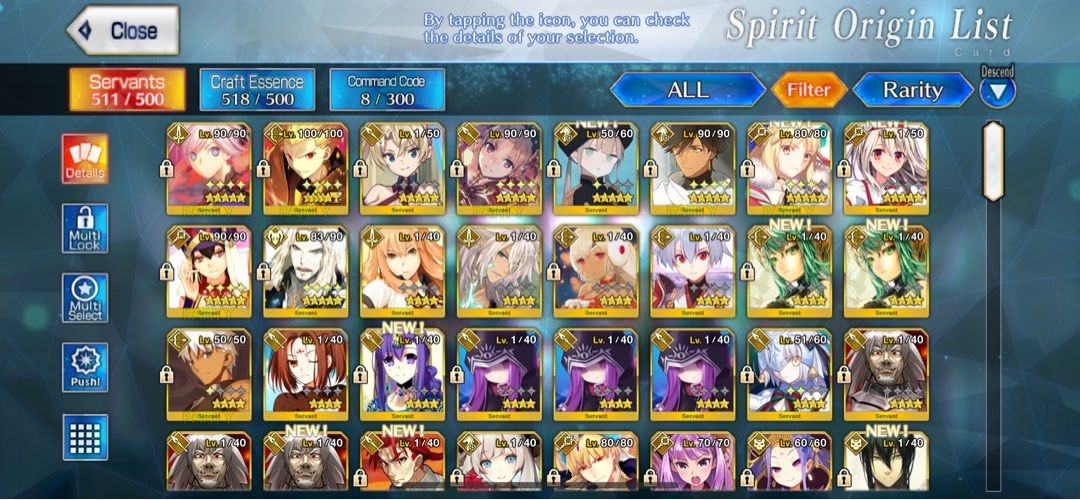1080x500 pixels.
Task: Change the Rarity sort order
Action: 912,90
